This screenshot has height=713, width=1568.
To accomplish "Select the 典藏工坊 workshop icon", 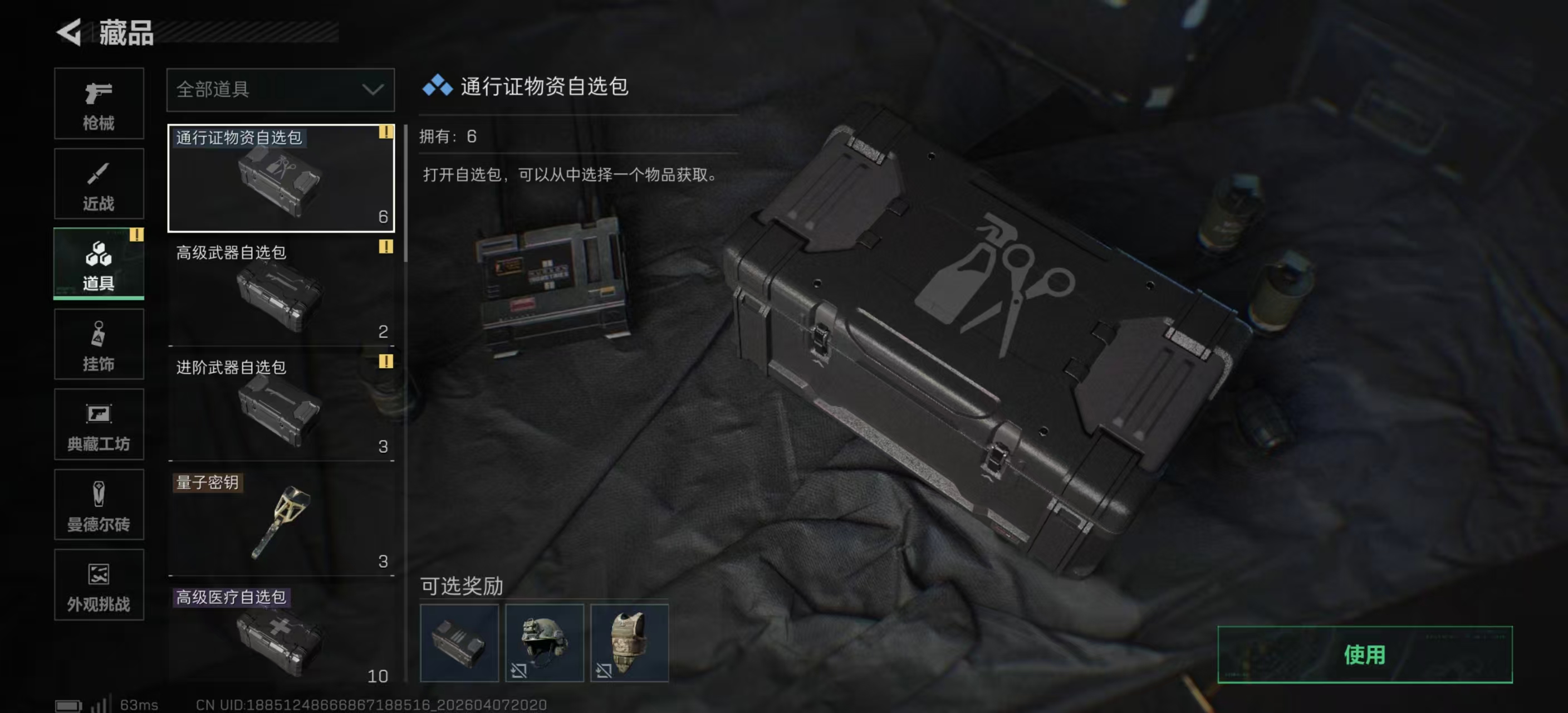I will point(99,425).
